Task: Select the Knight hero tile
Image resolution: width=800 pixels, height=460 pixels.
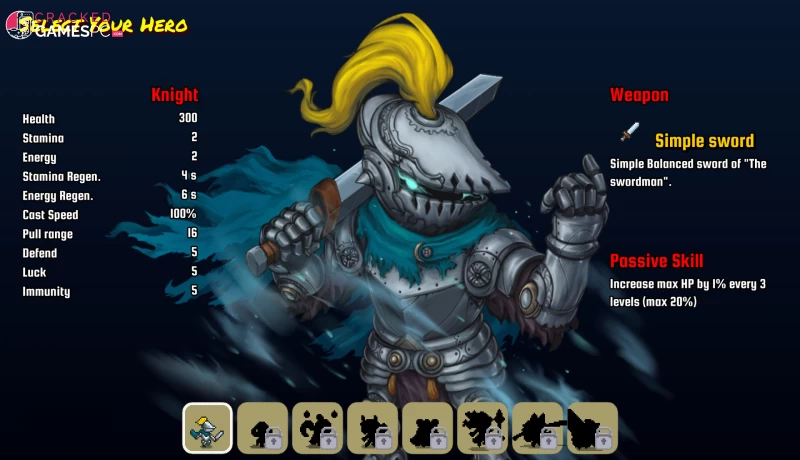Action: pos(208,428)
